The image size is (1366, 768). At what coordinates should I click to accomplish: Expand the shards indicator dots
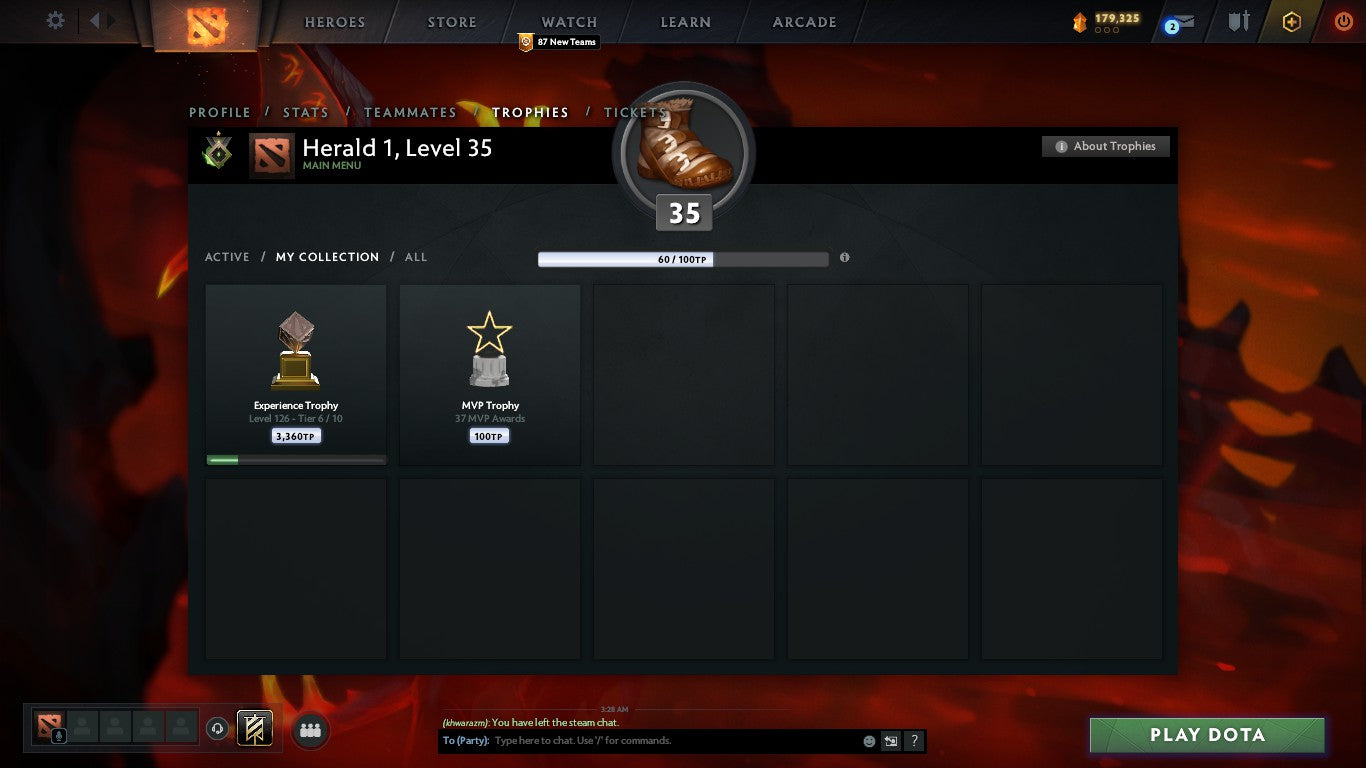tap(1107, 32)
